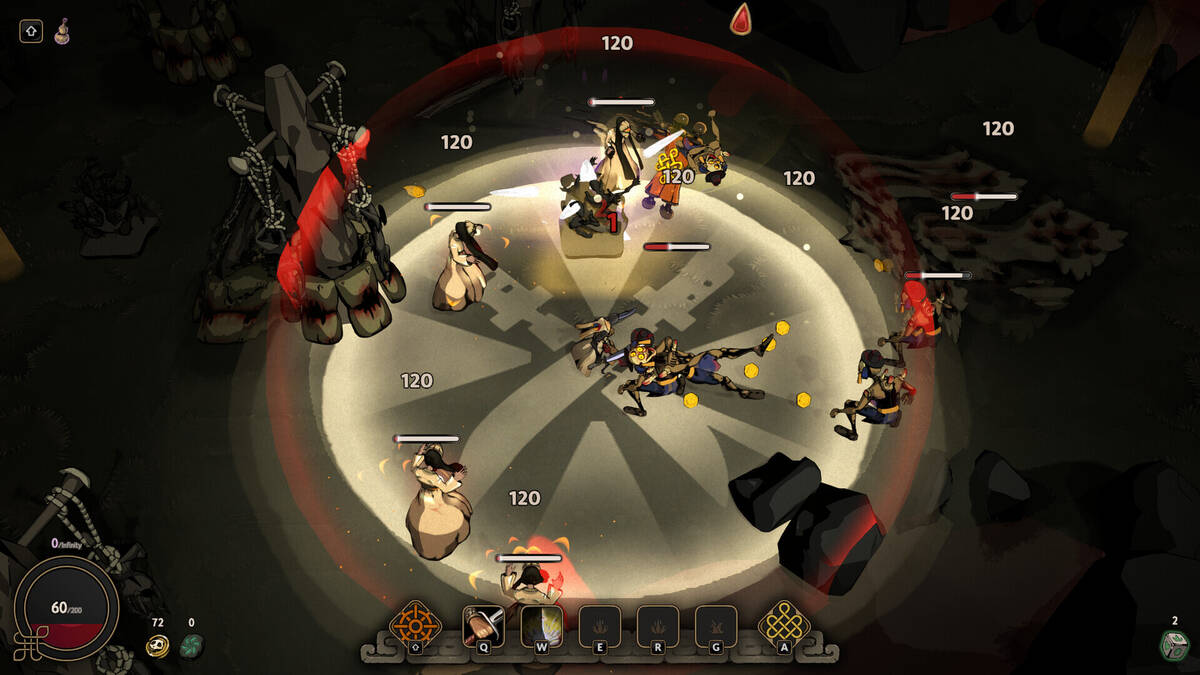Click the gold skull coin currency icon
This screenshot has height=675, width=1200.
157,646
